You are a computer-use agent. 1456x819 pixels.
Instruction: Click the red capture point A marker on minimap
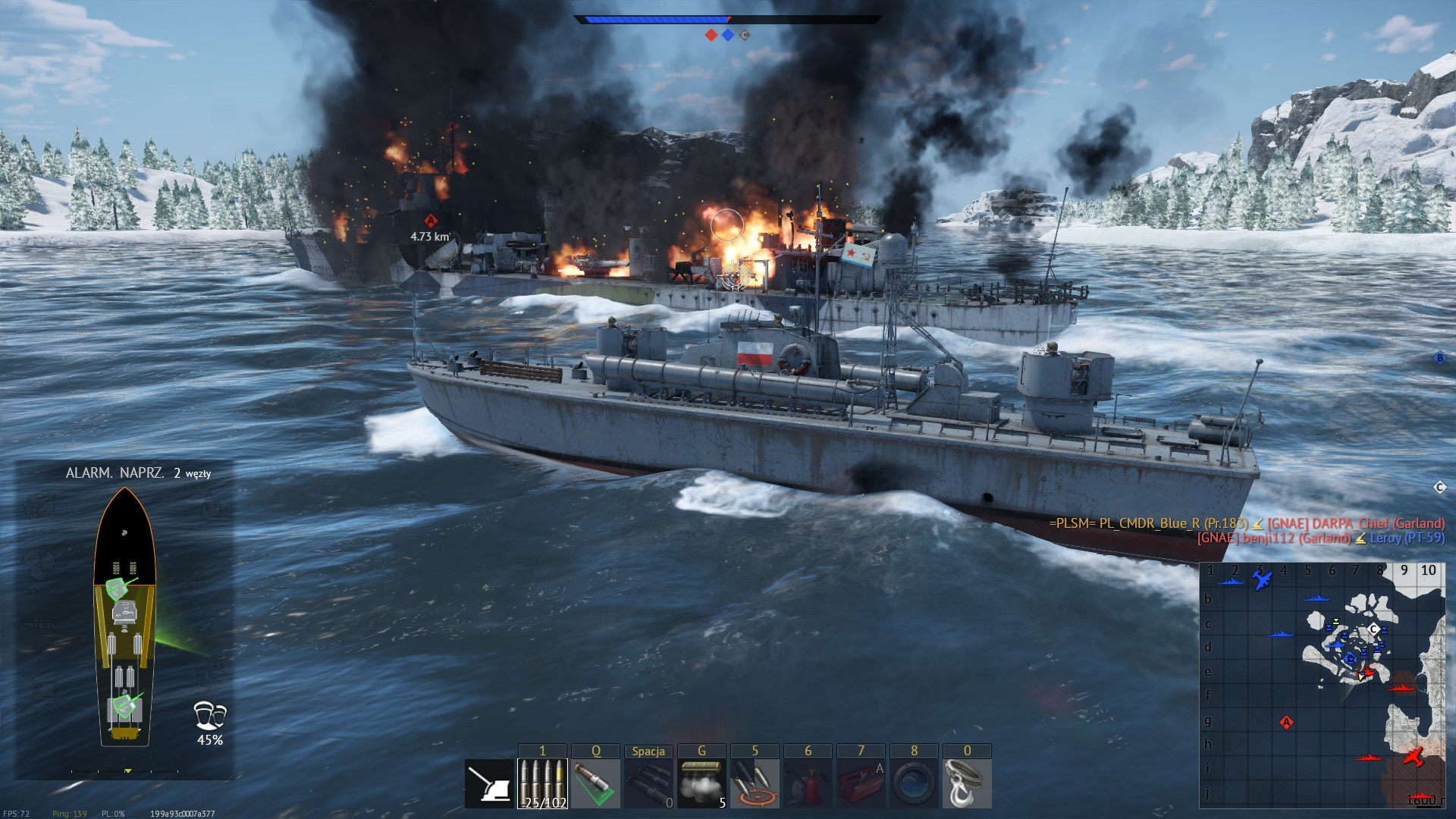1286,723
